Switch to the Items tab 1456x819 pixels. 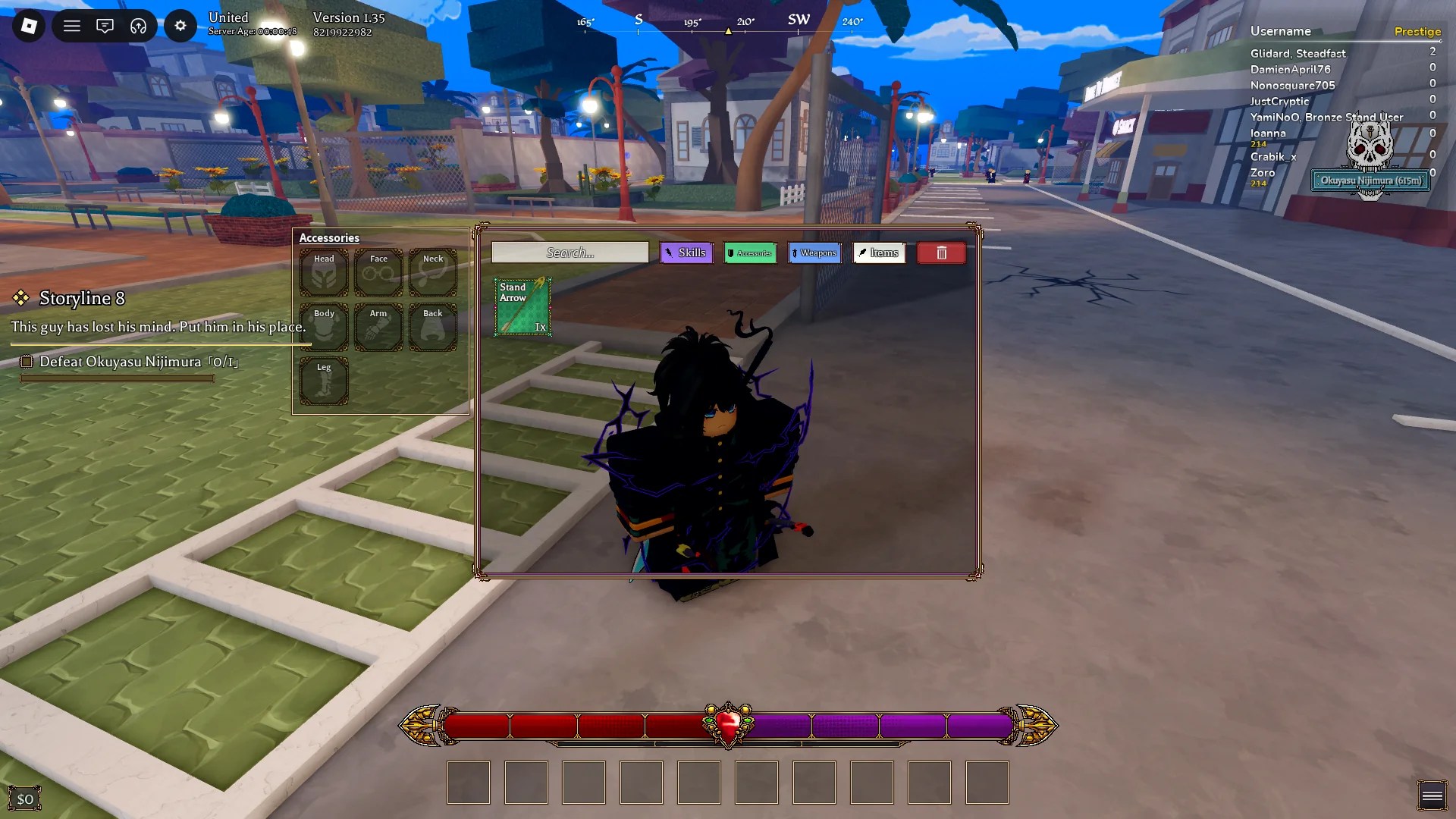pyautogui.click(x=879, y=253)
